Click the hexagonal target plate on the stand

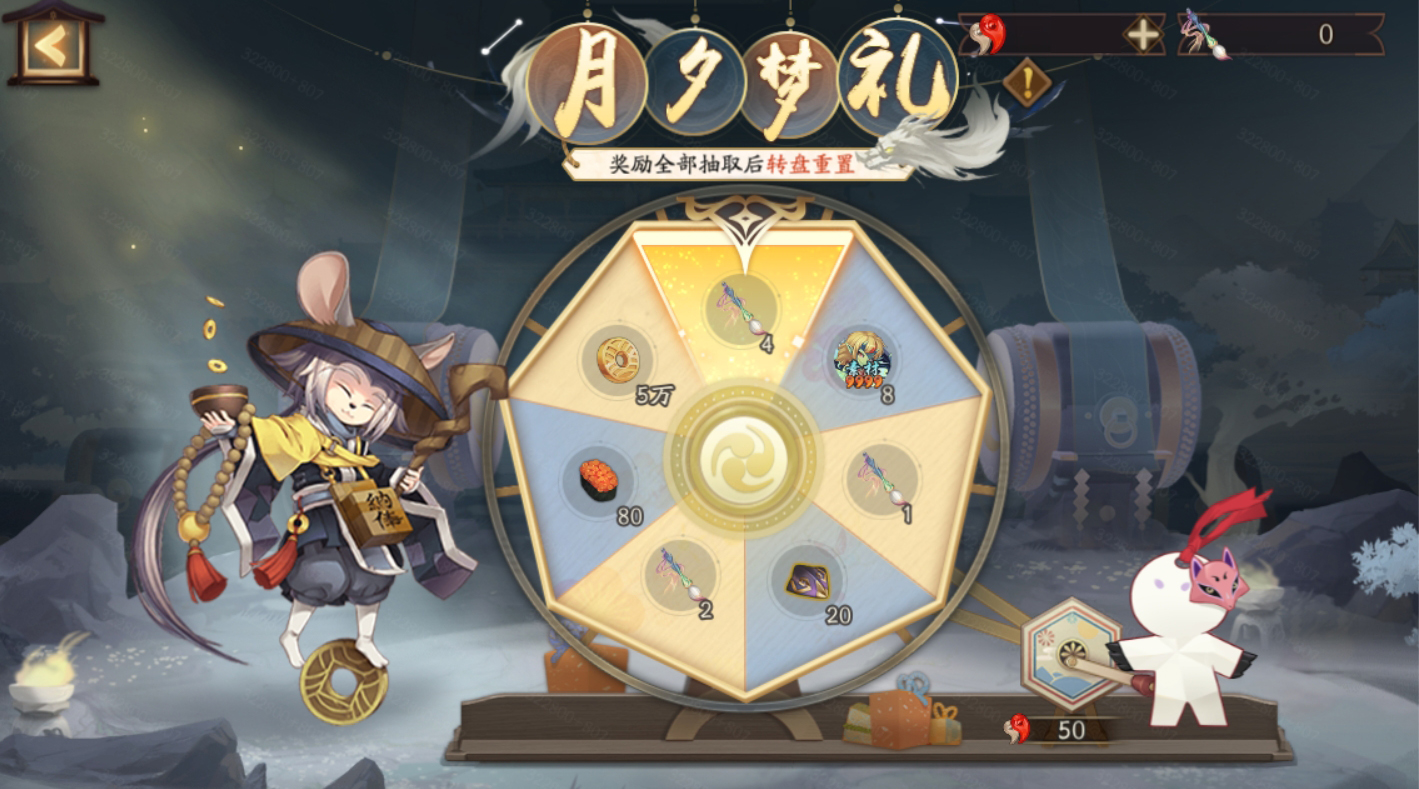click(x=1070, y=650)
